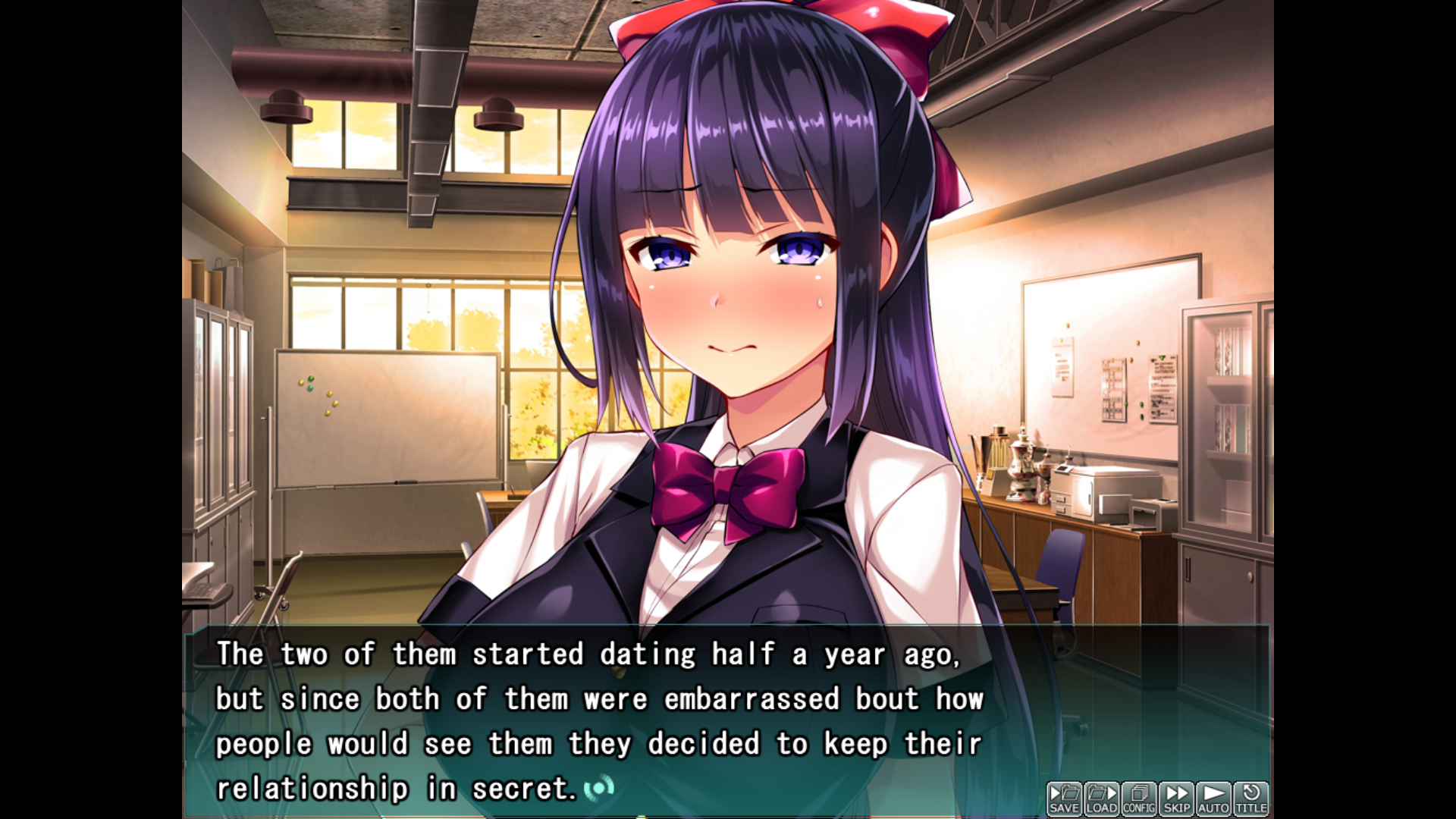Open the LOAD menu

point(1102,799)
